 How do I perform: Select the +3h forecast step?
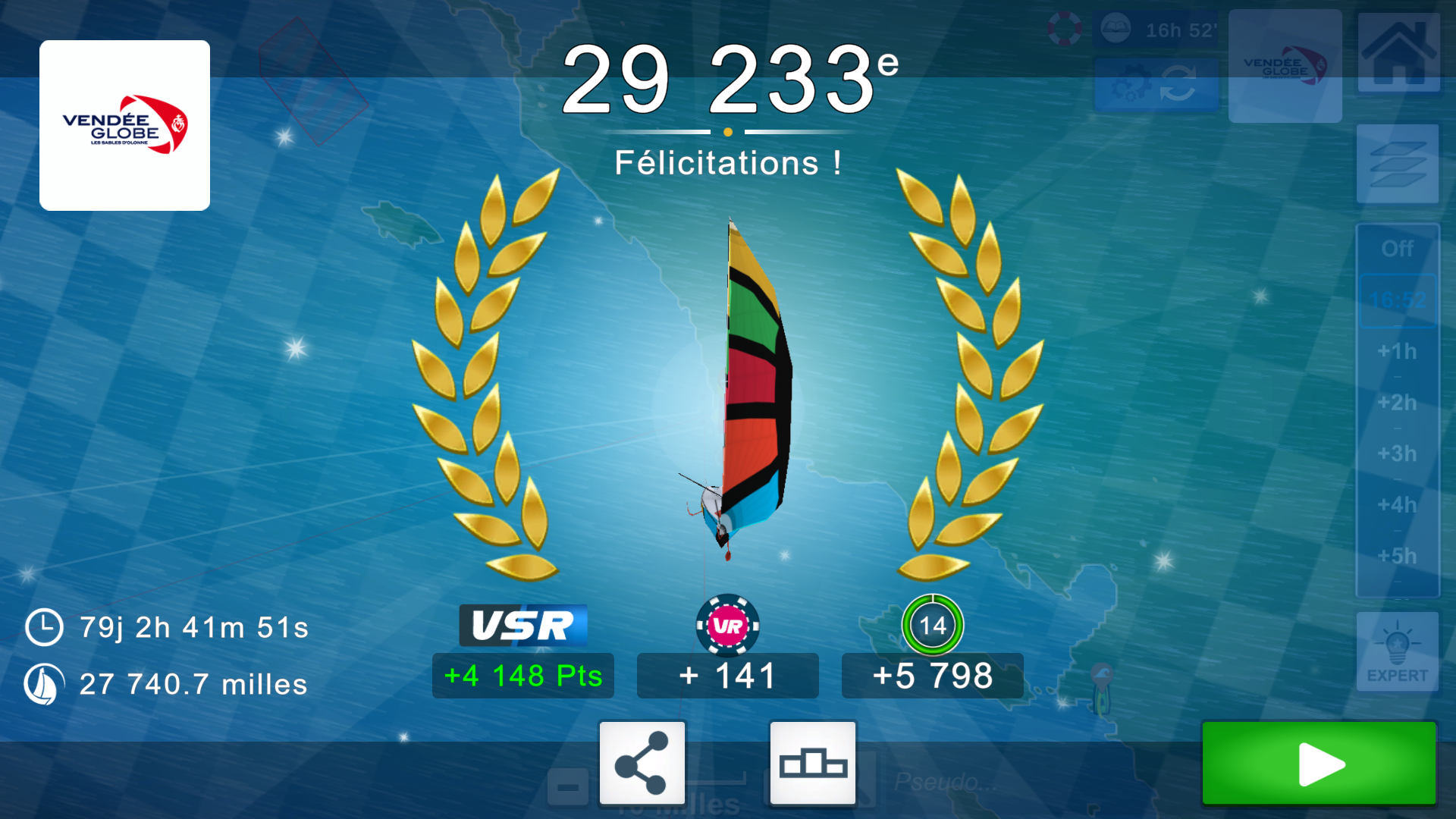[x=1398, y=453]
